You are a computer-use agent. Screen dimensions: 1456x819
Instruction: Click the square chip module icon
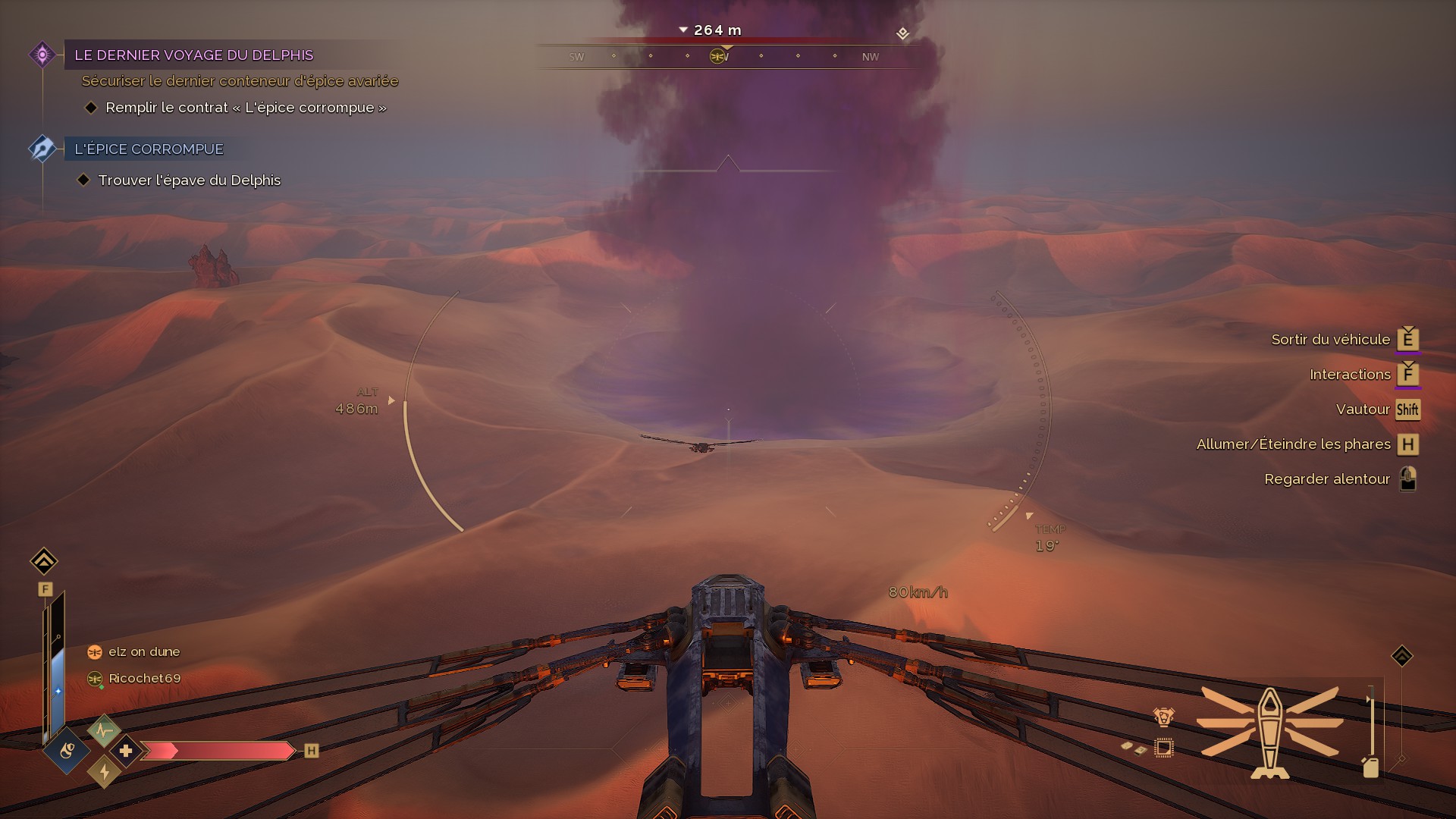coord(1163,748)
